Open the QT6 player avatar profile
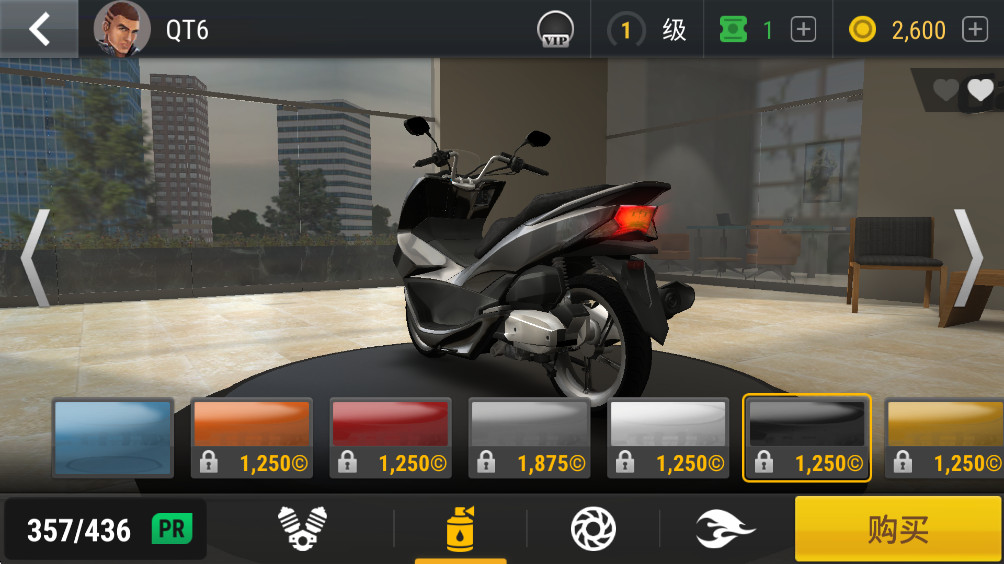Image resolution: width=1004 pixels, height=564 pixels. click(122, 29)
